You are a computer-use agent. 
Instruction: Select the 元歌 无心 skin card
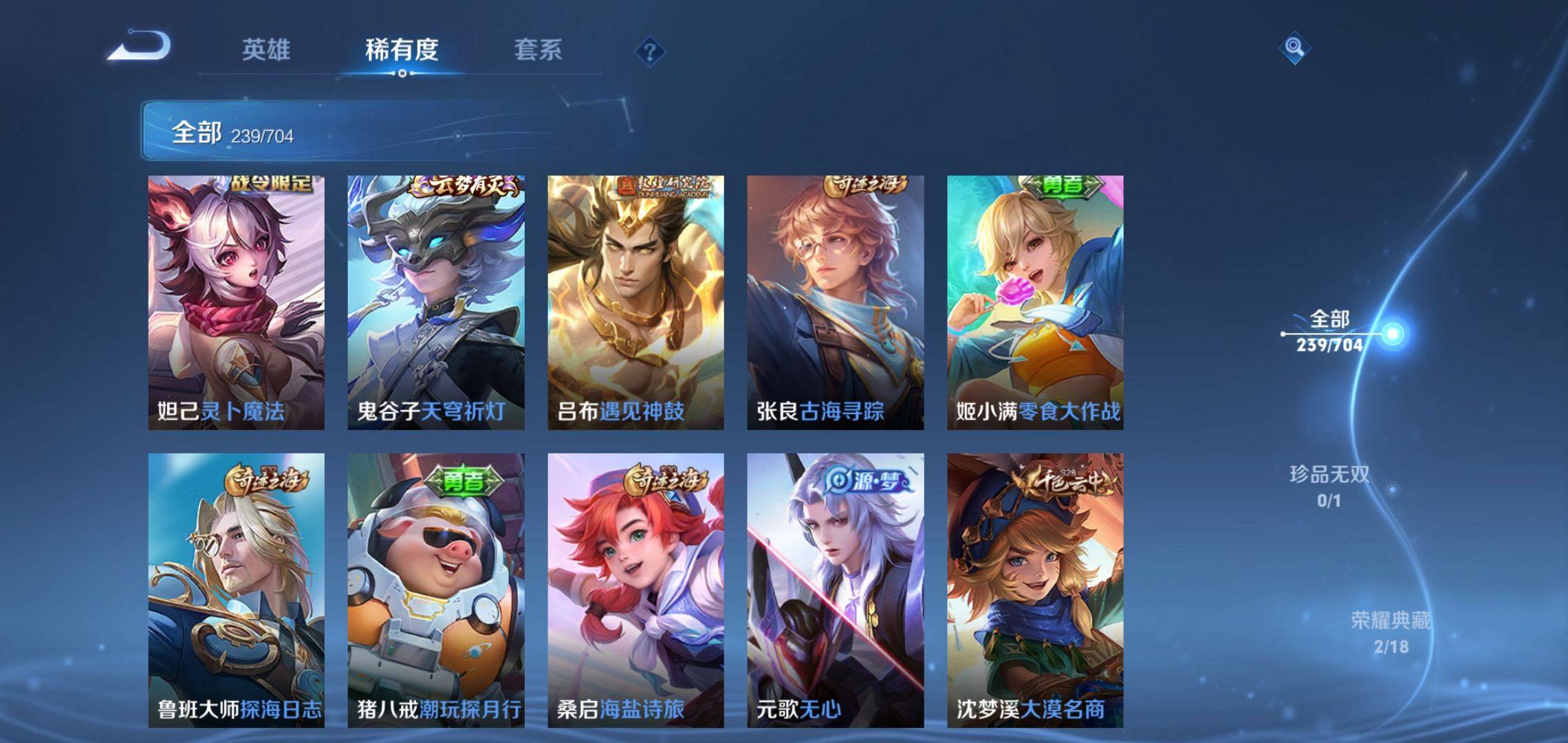click(x=836, y=590)
